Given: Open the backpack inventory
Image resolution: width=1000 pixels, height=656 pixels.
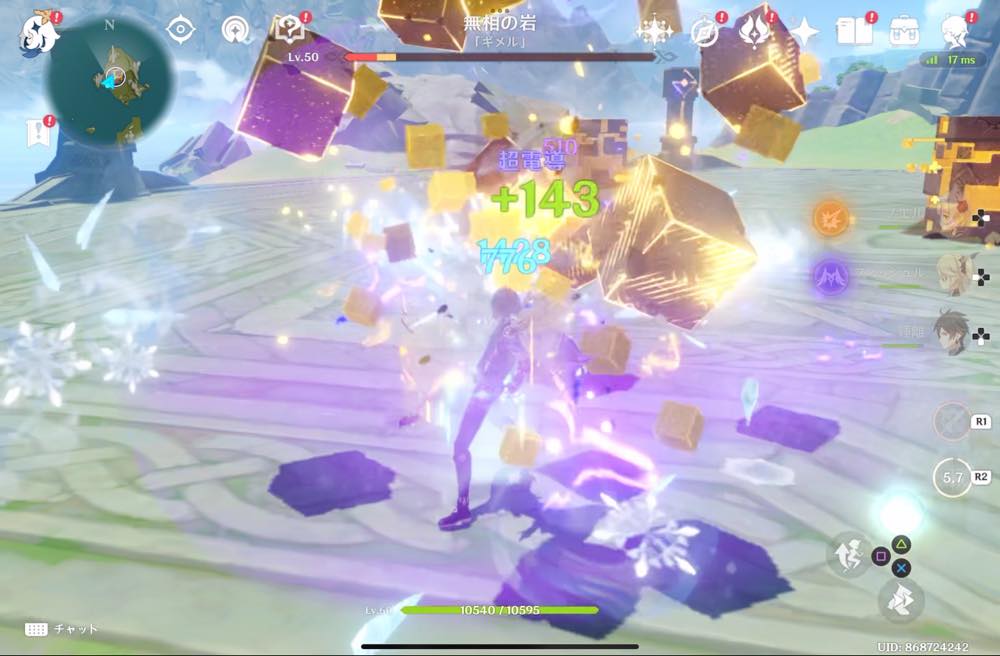Looking at the screenshot, I should pyautogui.click(x=904, y=31).
